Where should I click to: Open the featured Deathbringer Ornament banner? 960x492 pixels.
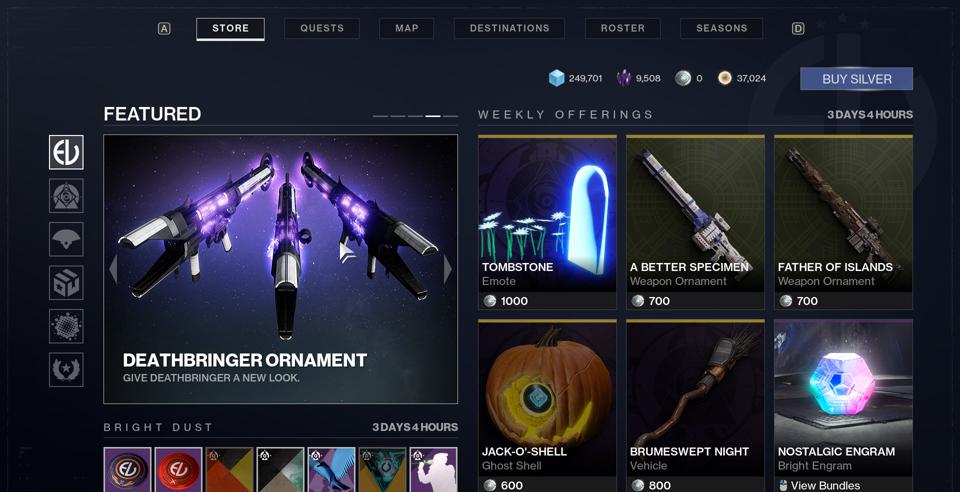280,269
